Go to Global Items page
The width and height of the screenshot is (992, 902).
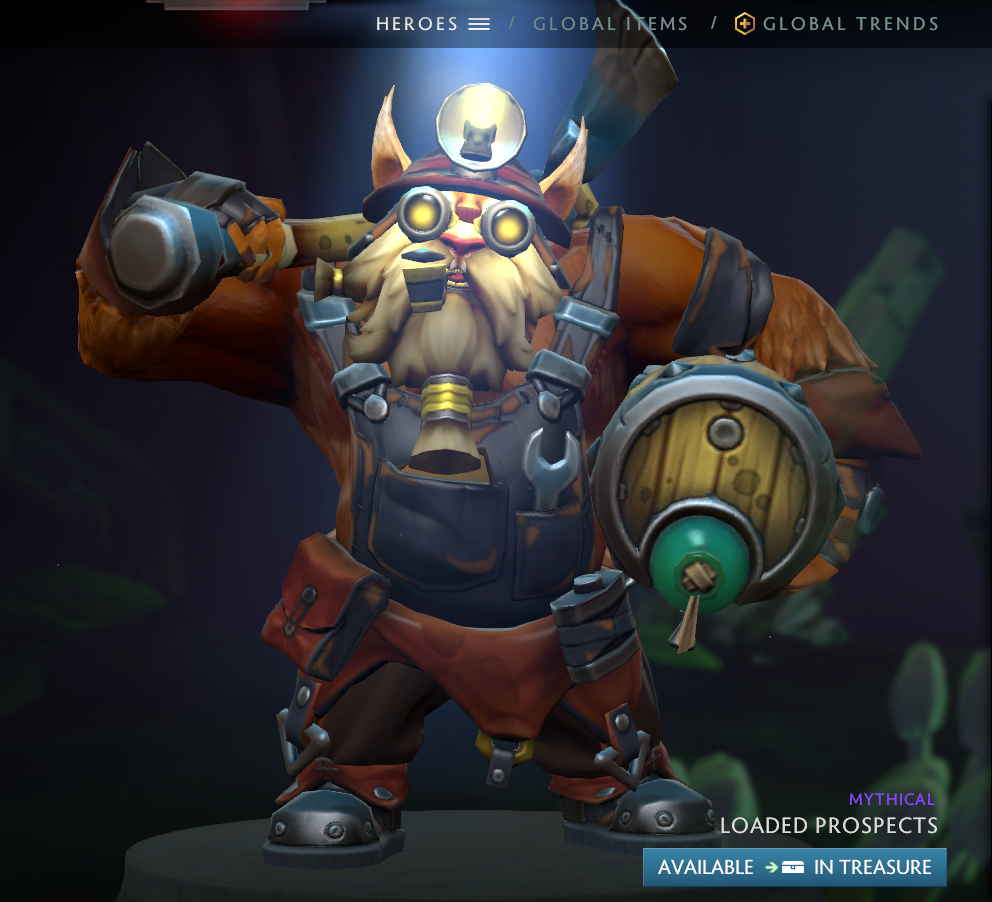610,24
